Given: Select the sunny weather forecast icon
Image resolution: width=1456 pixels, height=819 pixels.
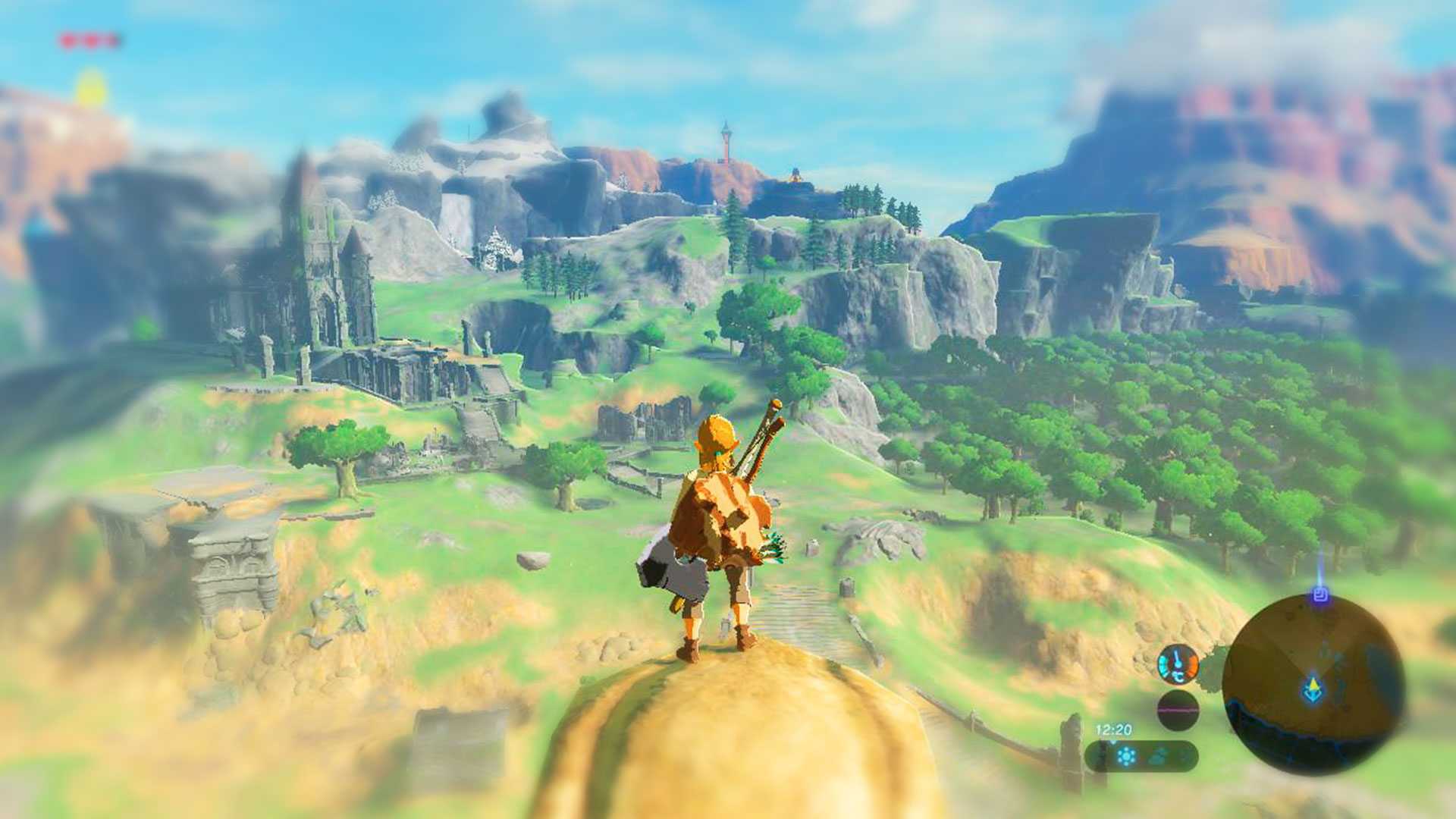Looking at the screenshot, I should click(1127, 756).
